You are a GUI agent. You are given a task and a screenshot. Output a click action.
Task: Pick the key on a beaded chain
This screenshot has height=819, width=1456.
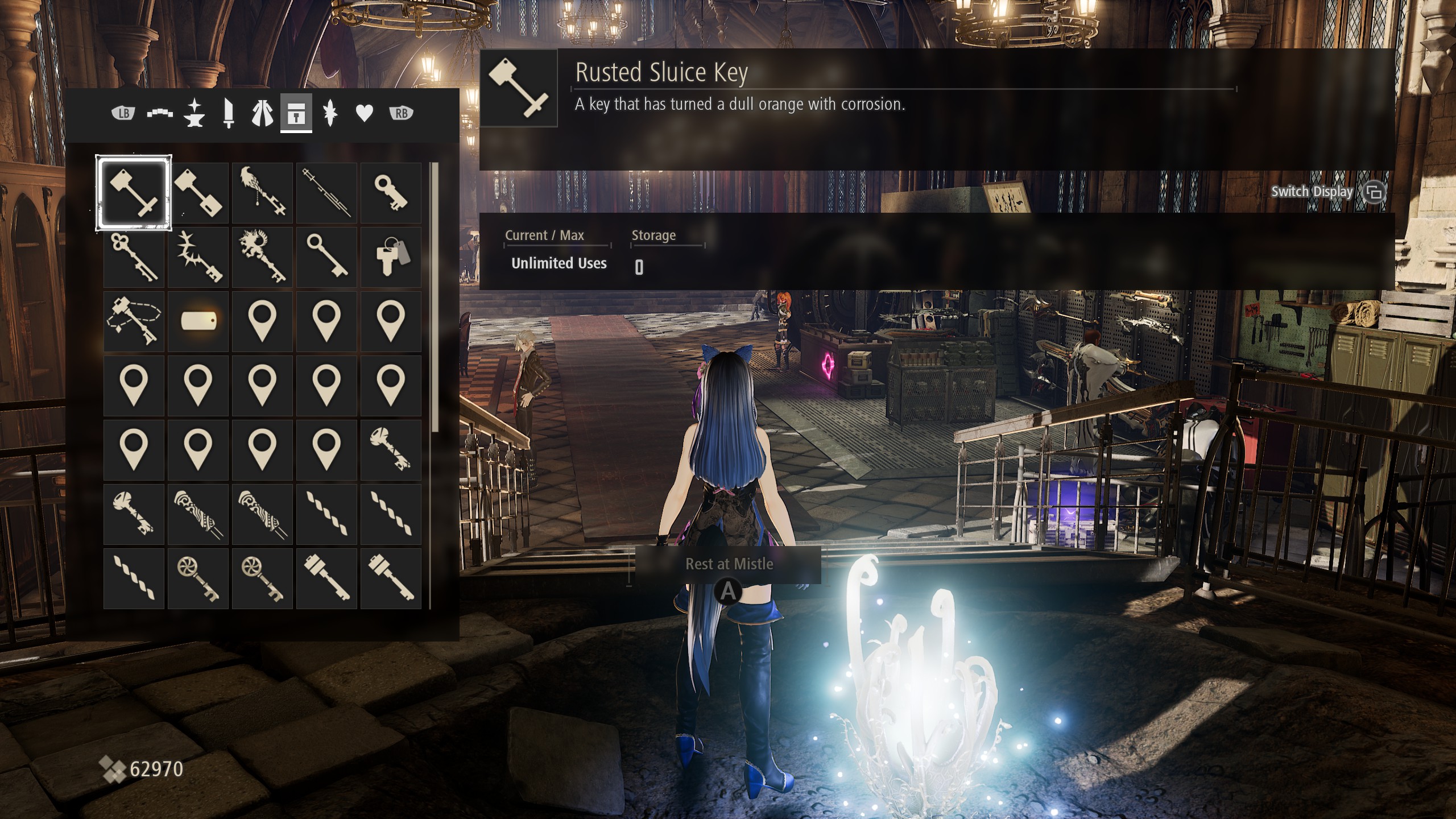coord(134,321)
